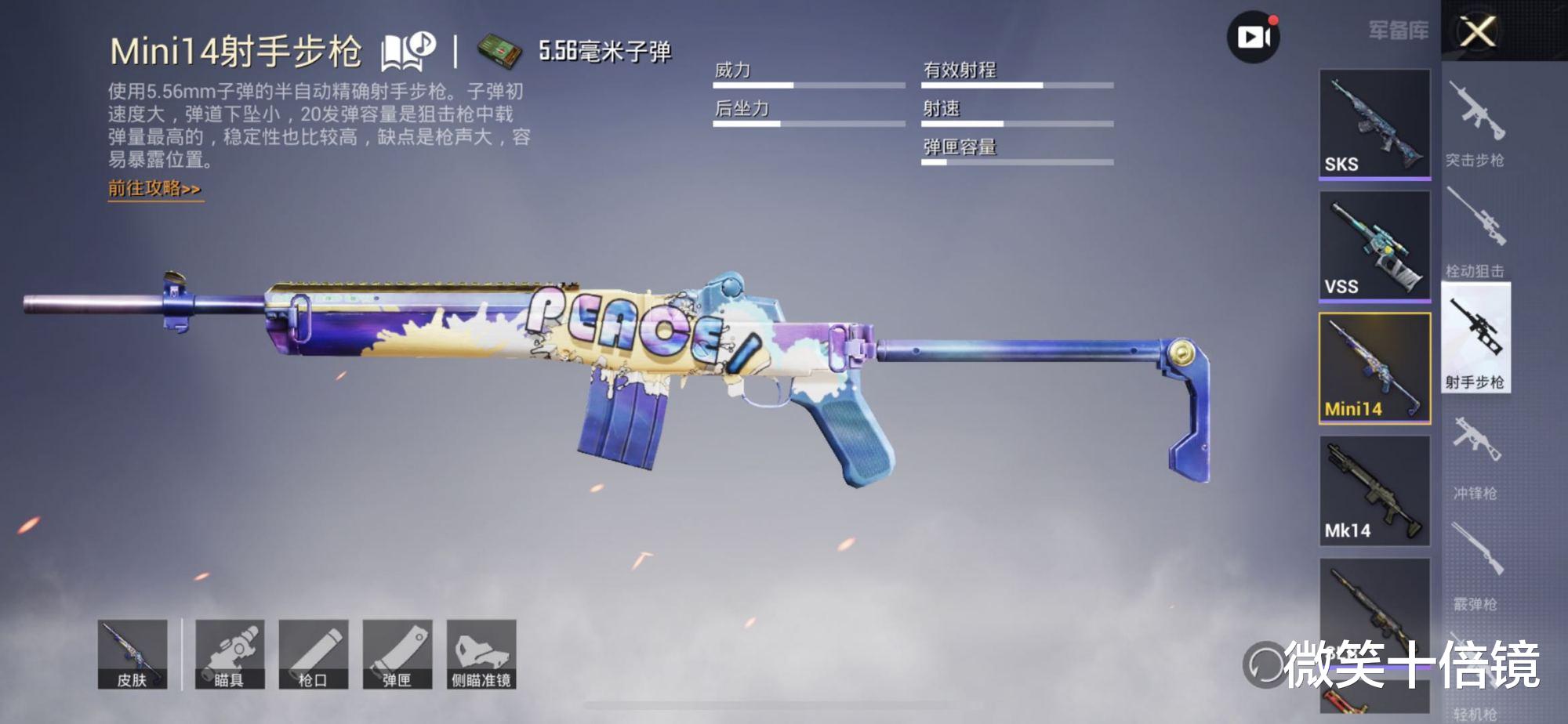Select the Mk14 weapon entry
This screenshot has height=724, width=1568.
[x=1374, y=490]
